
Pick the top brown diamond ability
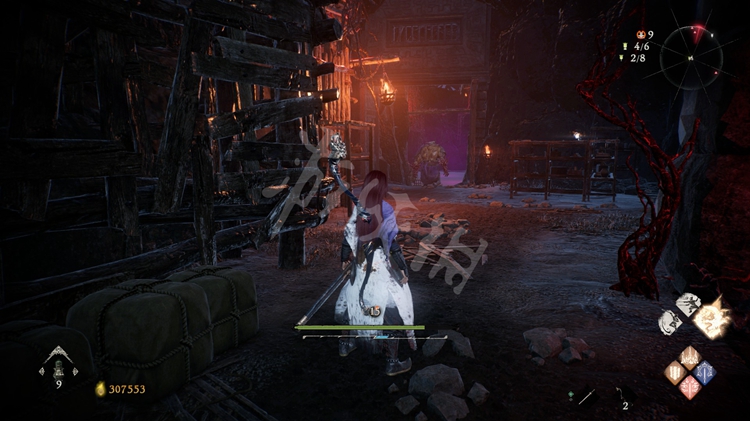click(x=690, y=357)
